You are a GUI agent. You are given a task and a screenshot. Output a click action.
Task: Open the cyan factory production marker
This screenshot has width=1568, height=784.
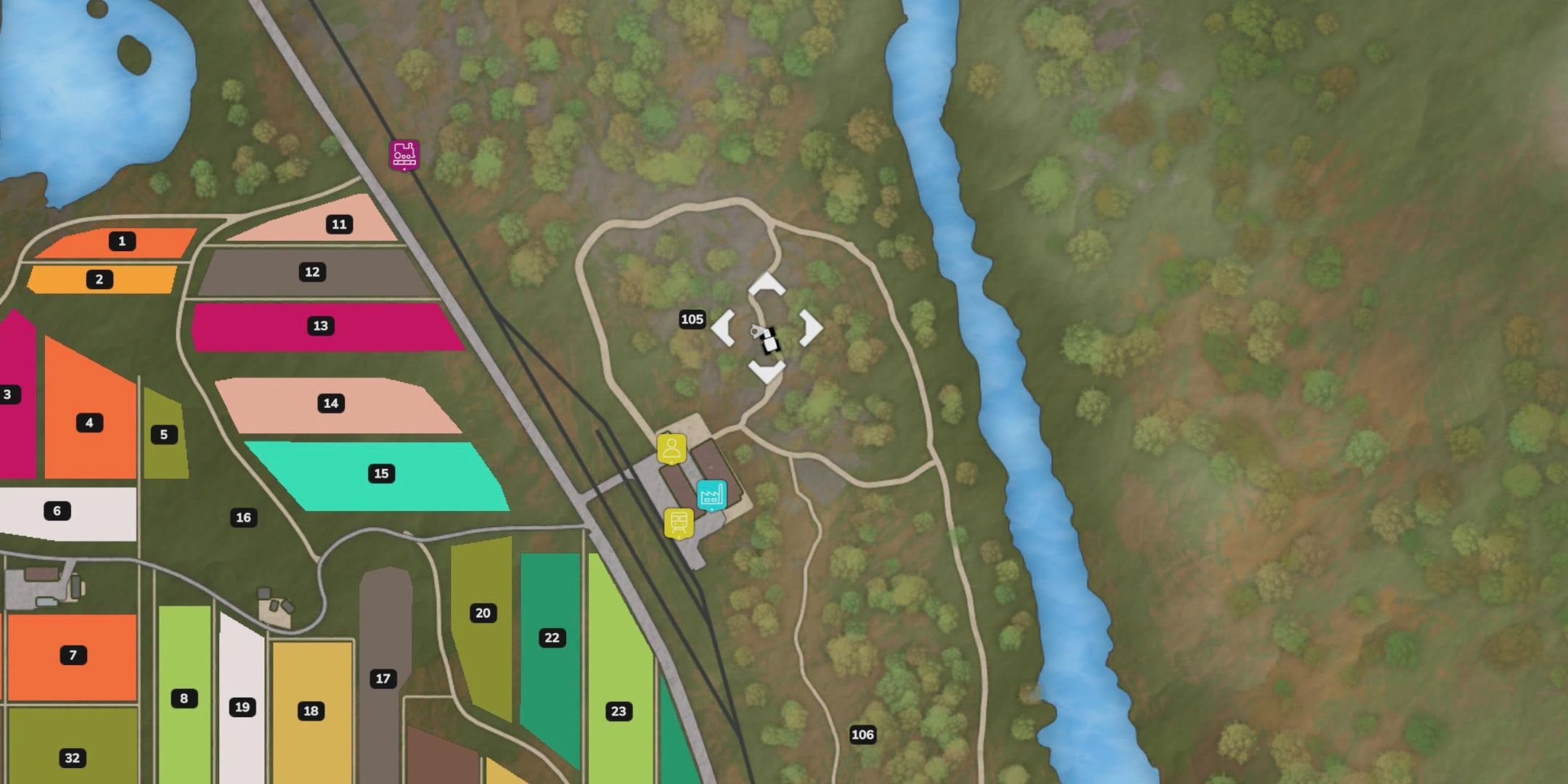pos(711,495)
